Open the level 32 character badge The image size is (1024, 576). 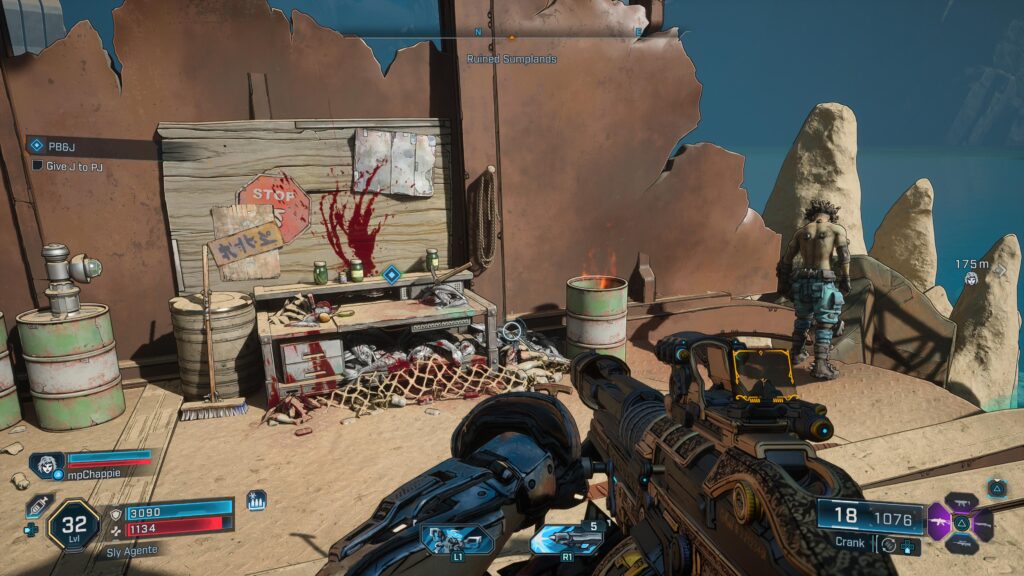click(x=73, y=522)
